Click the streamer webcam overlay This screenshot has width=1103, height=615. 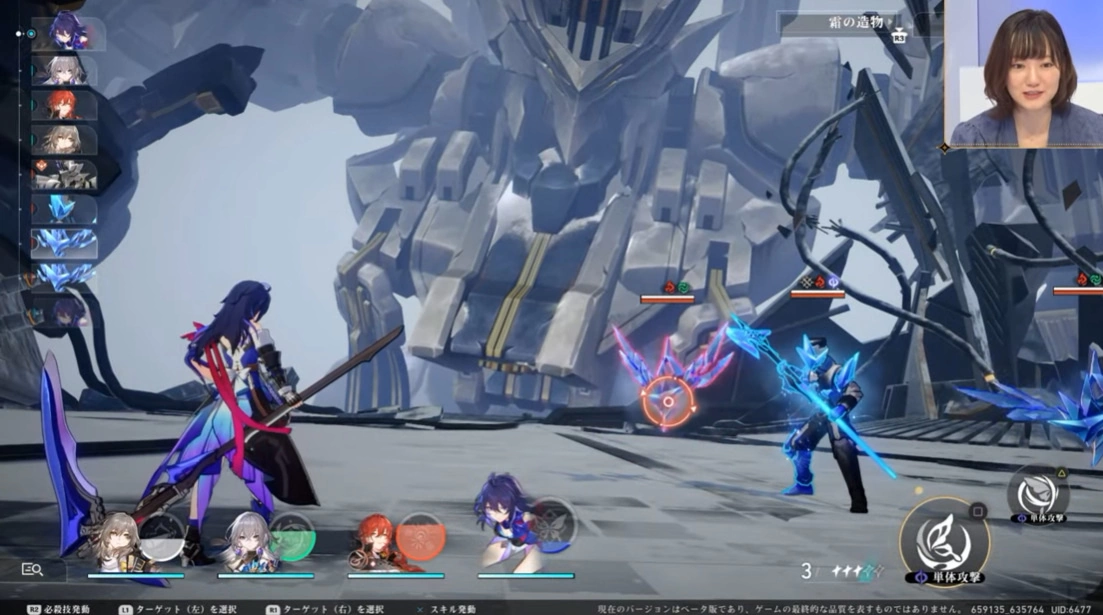pos(1024,73)
